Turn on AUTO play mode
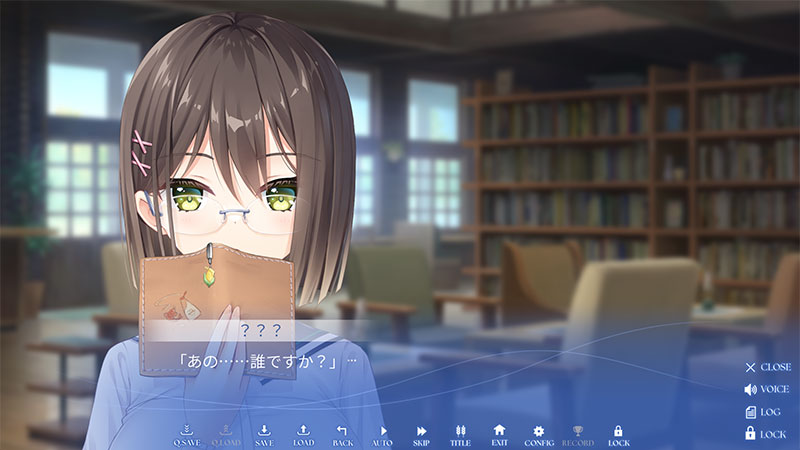 point(382,434)
